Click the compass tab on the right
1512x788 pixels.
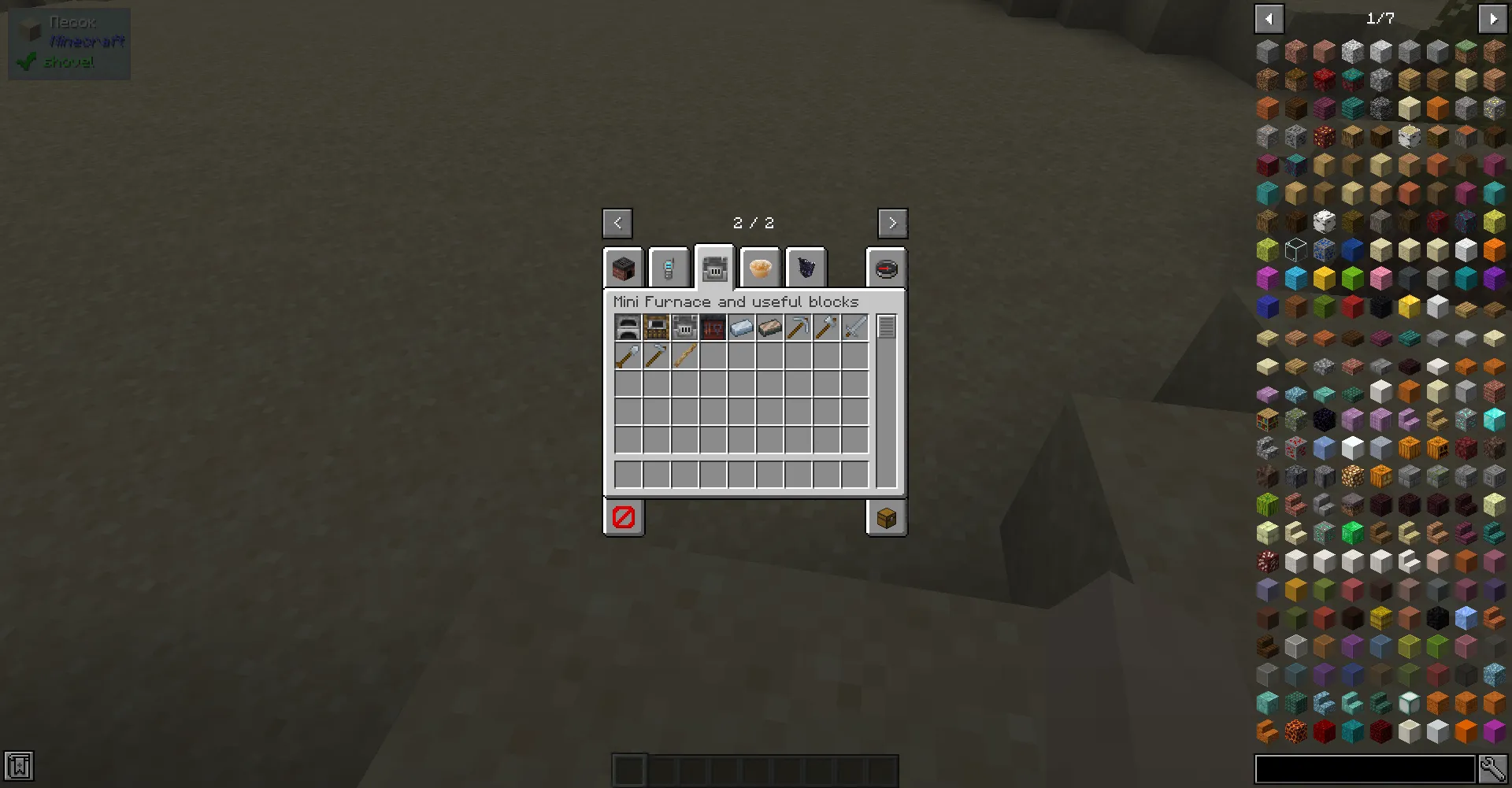pos(887,268)
